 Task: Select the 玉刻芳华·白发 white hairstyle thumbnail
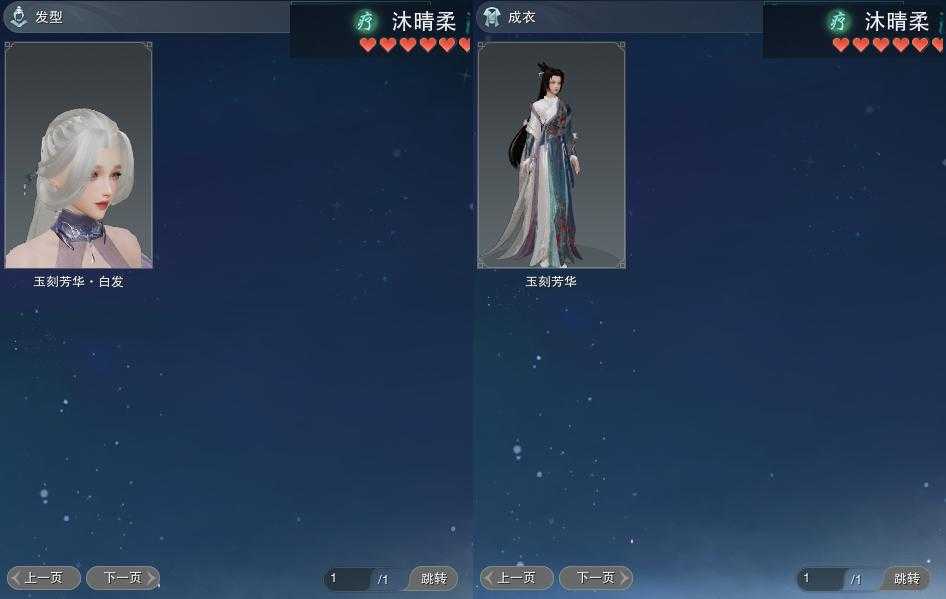[79, 155]
